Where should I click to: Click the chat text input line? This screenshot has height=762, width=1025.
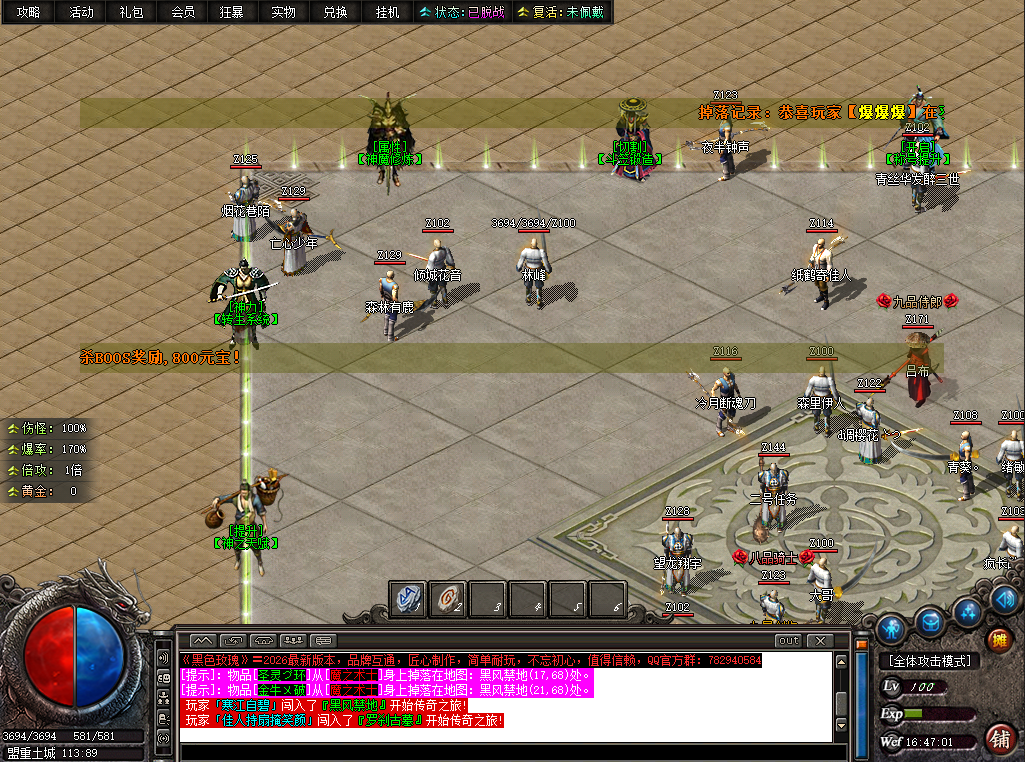pyautogui.click(x=500, y=735)
